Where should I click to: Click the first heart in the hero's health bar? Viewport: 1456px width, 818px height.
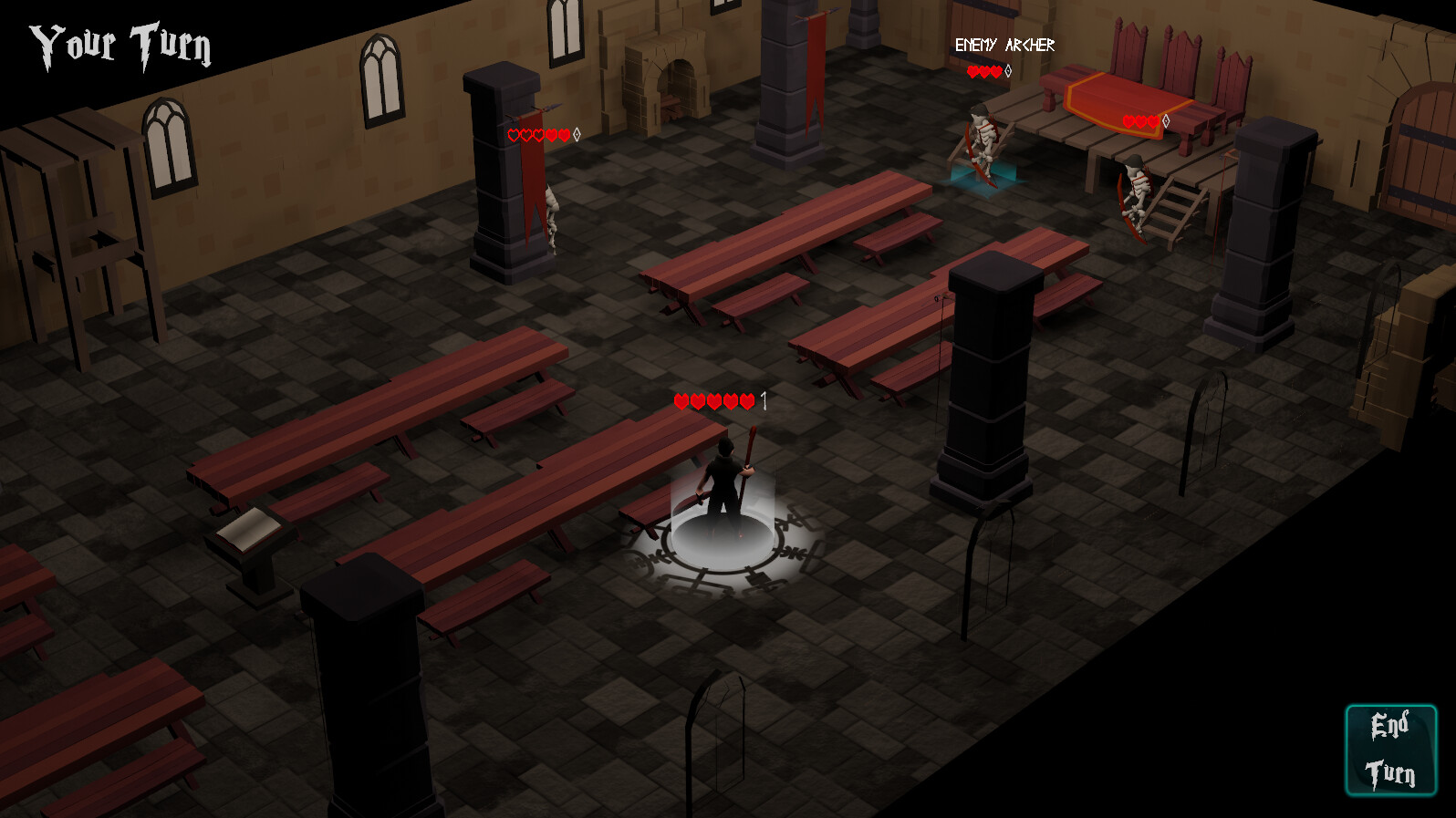coord(681,399)
